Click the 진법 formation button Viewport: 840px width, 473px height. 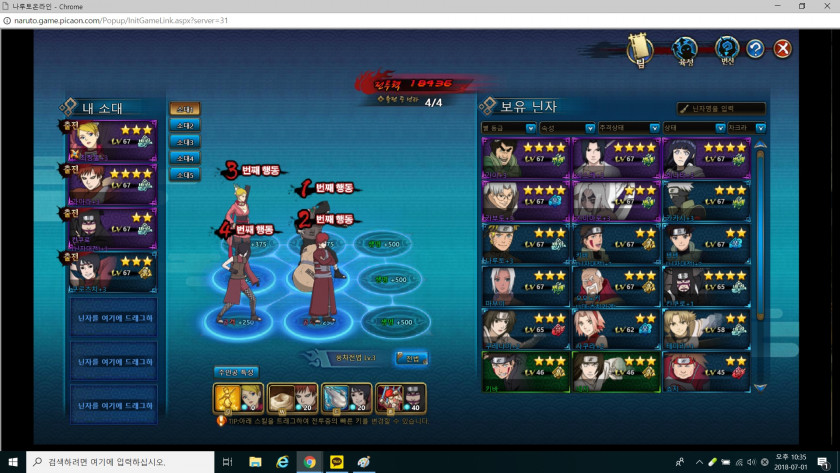click(x=413, y=358)
